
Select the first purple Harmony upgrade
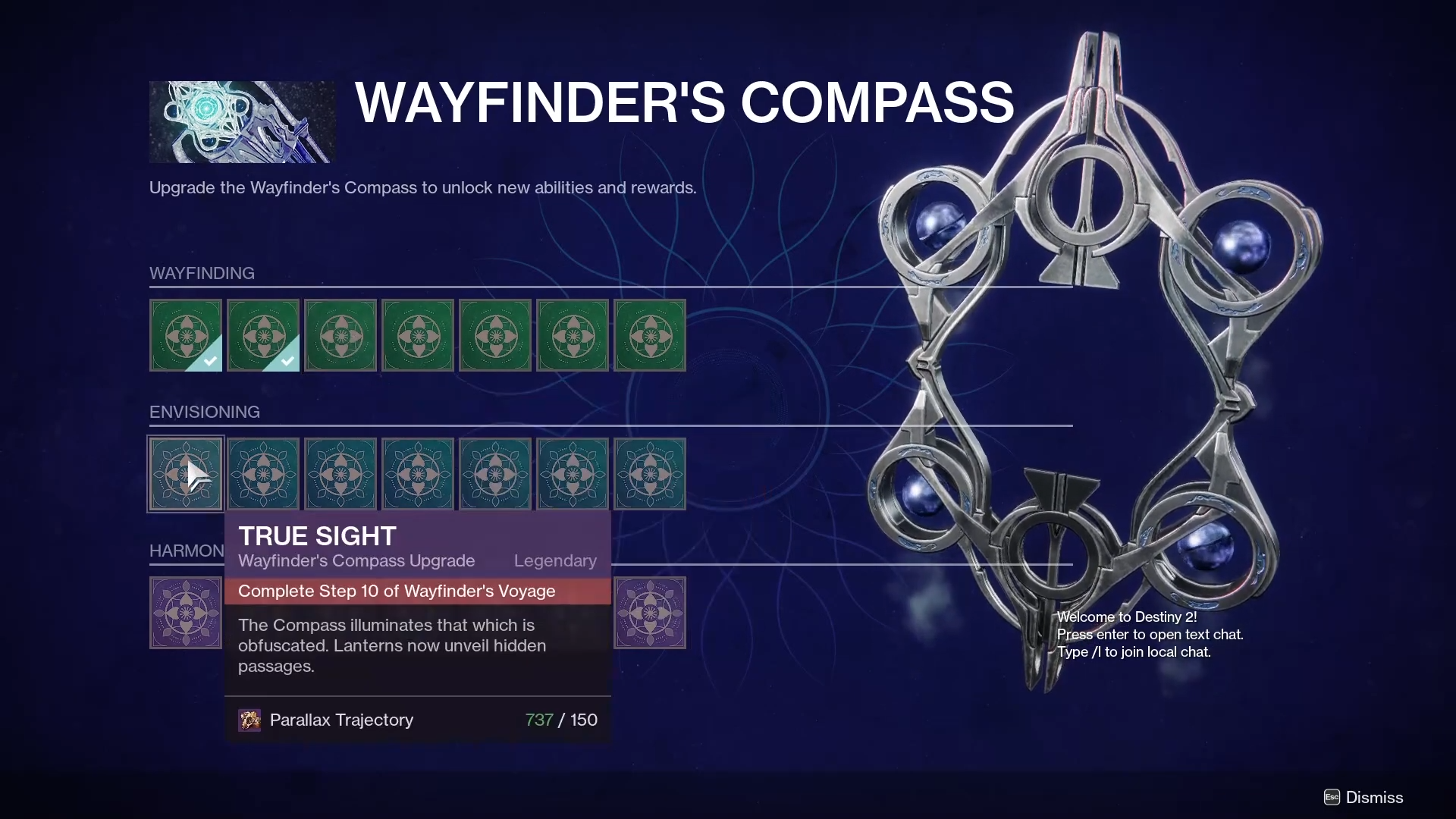pyautogui.click(x=186, y=613)
